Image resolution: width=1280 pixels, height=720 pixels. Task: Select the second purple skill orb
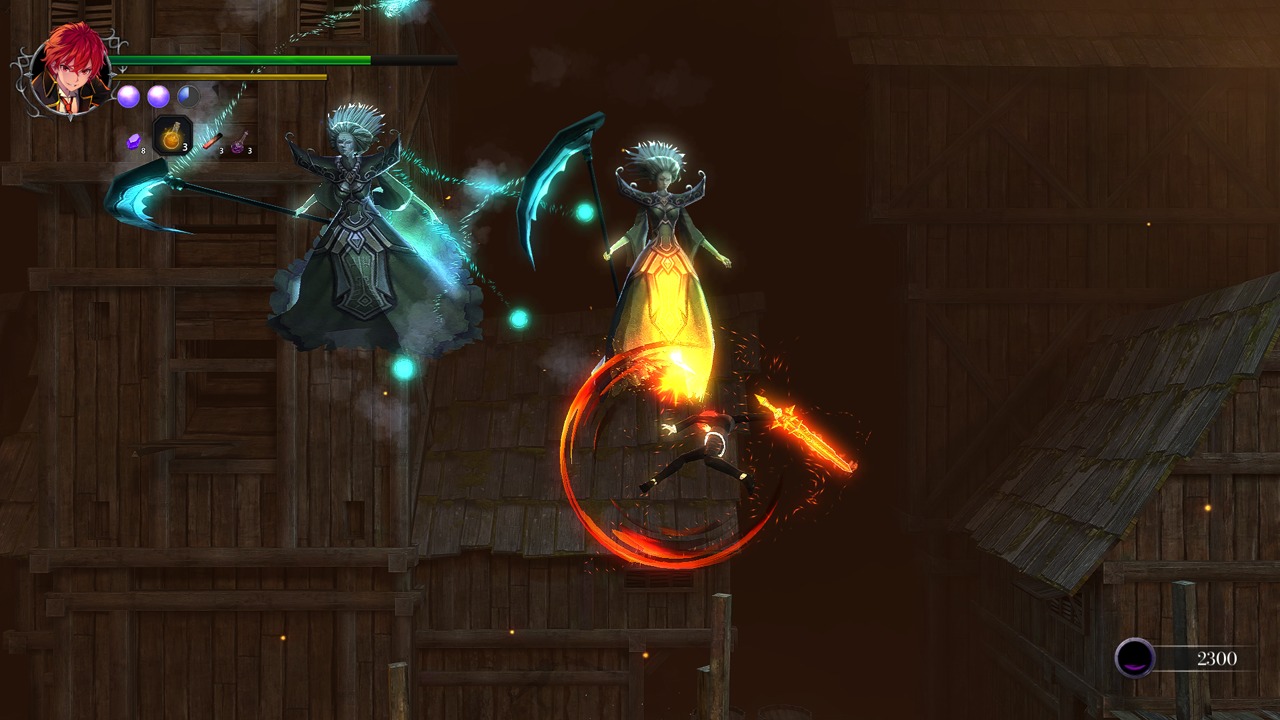click(x=157, y=96)
